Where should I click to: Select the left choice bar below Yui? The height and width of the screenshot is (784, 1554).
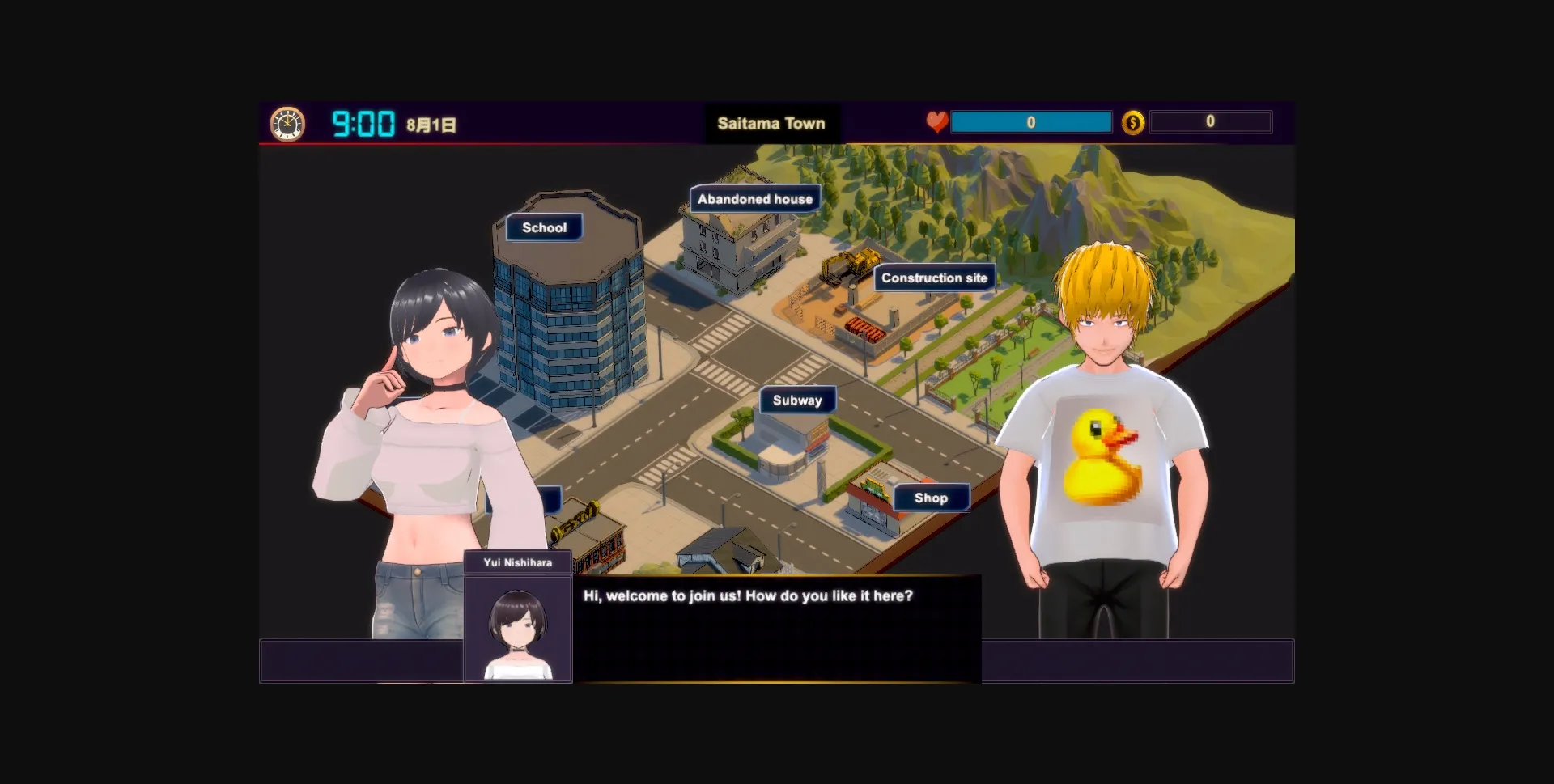(x=360, y=660)
